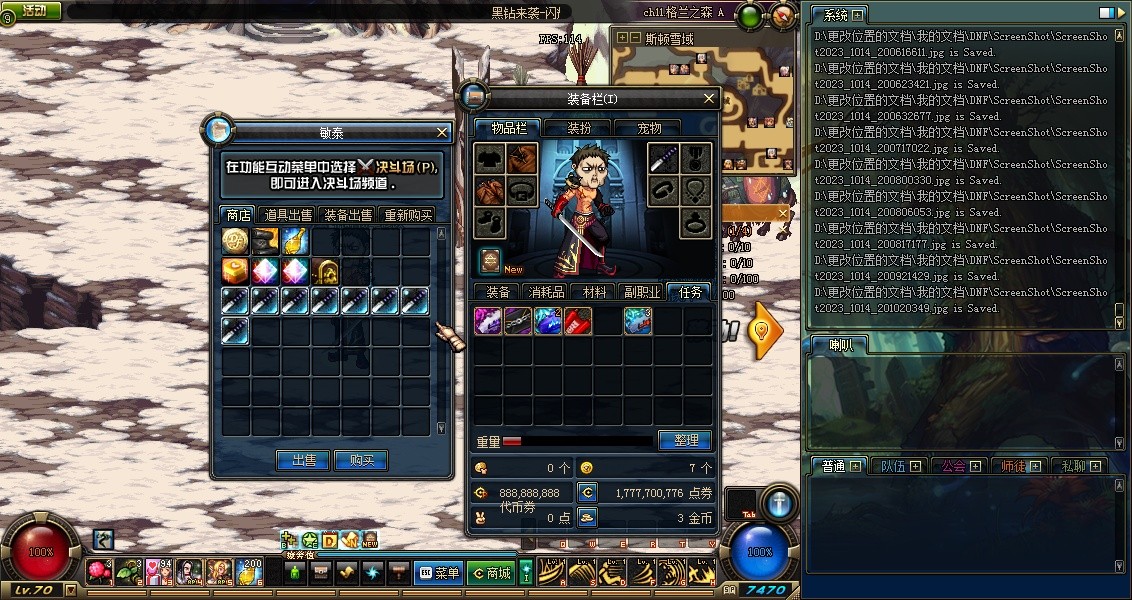This screenshot has width=1132, height=600.
Task: Click the 出售 sell button
Action: coord(303,461)
